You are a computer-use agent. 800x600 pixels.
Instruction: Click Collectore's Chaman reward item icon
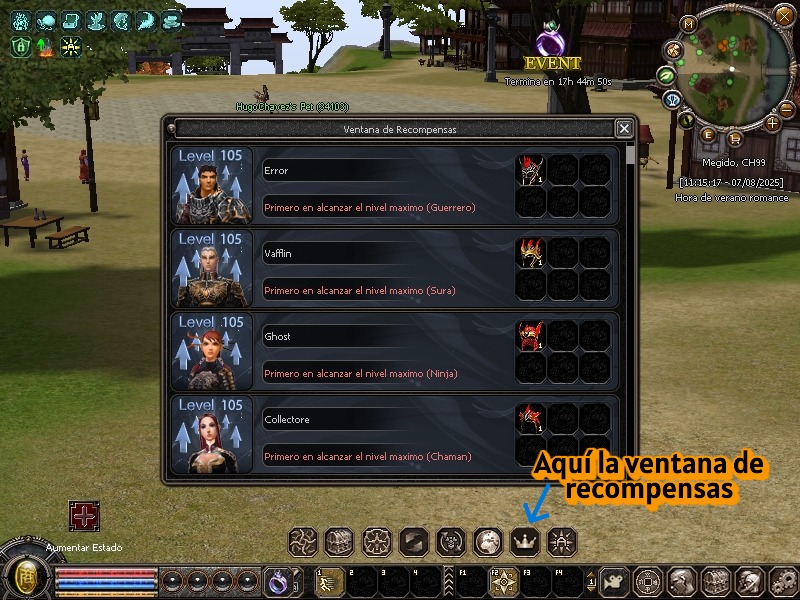[530, 419]
